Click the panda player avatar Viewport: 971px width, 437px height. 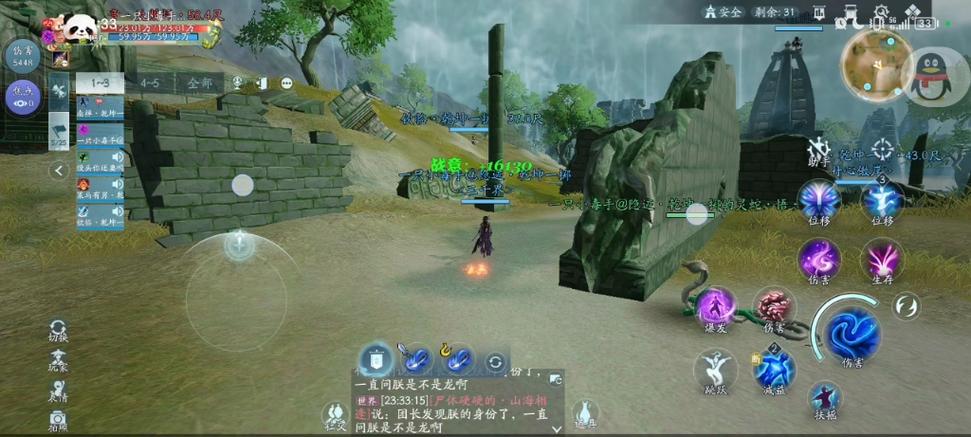click(81, 30)
